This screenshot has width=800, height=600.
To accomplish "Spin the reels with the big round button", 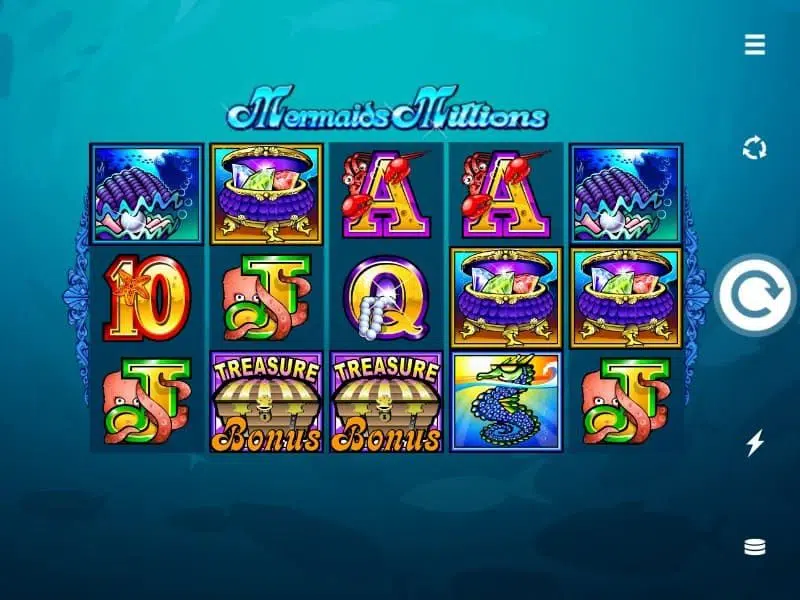I will pyautogui.click(x=755, y=296).
